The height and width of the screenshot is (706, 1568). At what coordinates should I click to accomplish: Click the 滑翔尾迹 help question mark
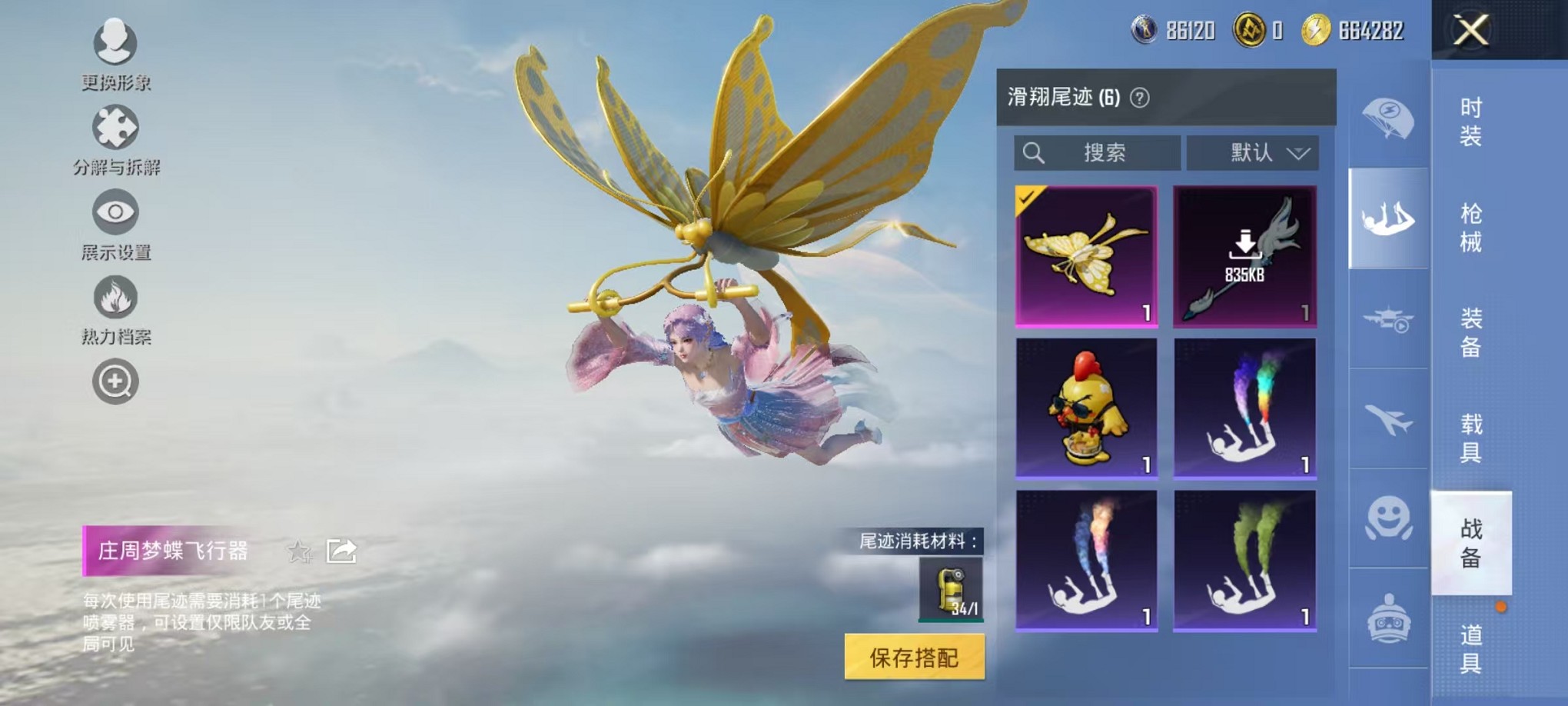pyautogui.click(x=1141, y=97)
